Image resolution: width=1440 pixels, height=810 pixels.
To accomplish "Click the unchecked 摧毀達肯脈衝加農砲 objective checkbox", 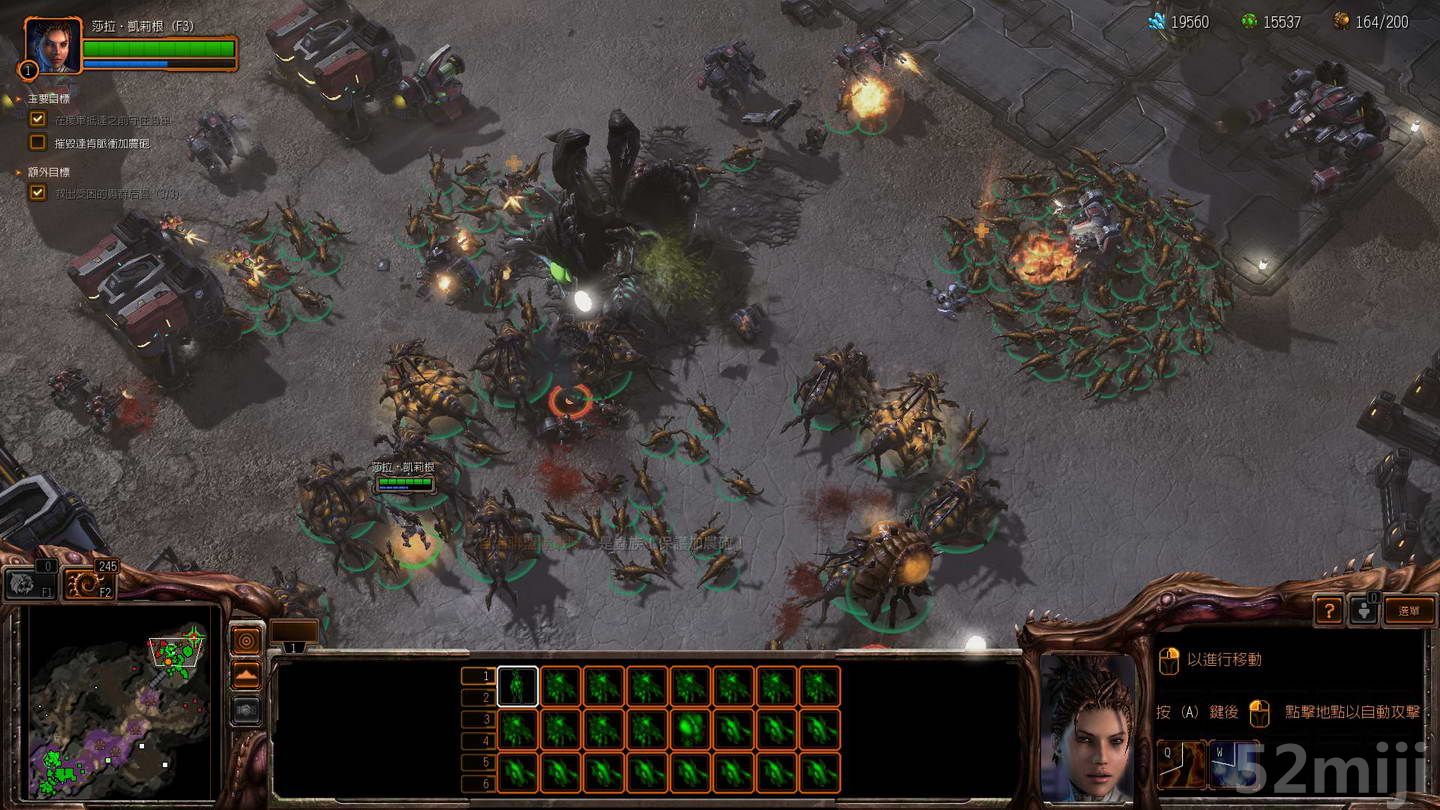I will (x=38, y=140).
